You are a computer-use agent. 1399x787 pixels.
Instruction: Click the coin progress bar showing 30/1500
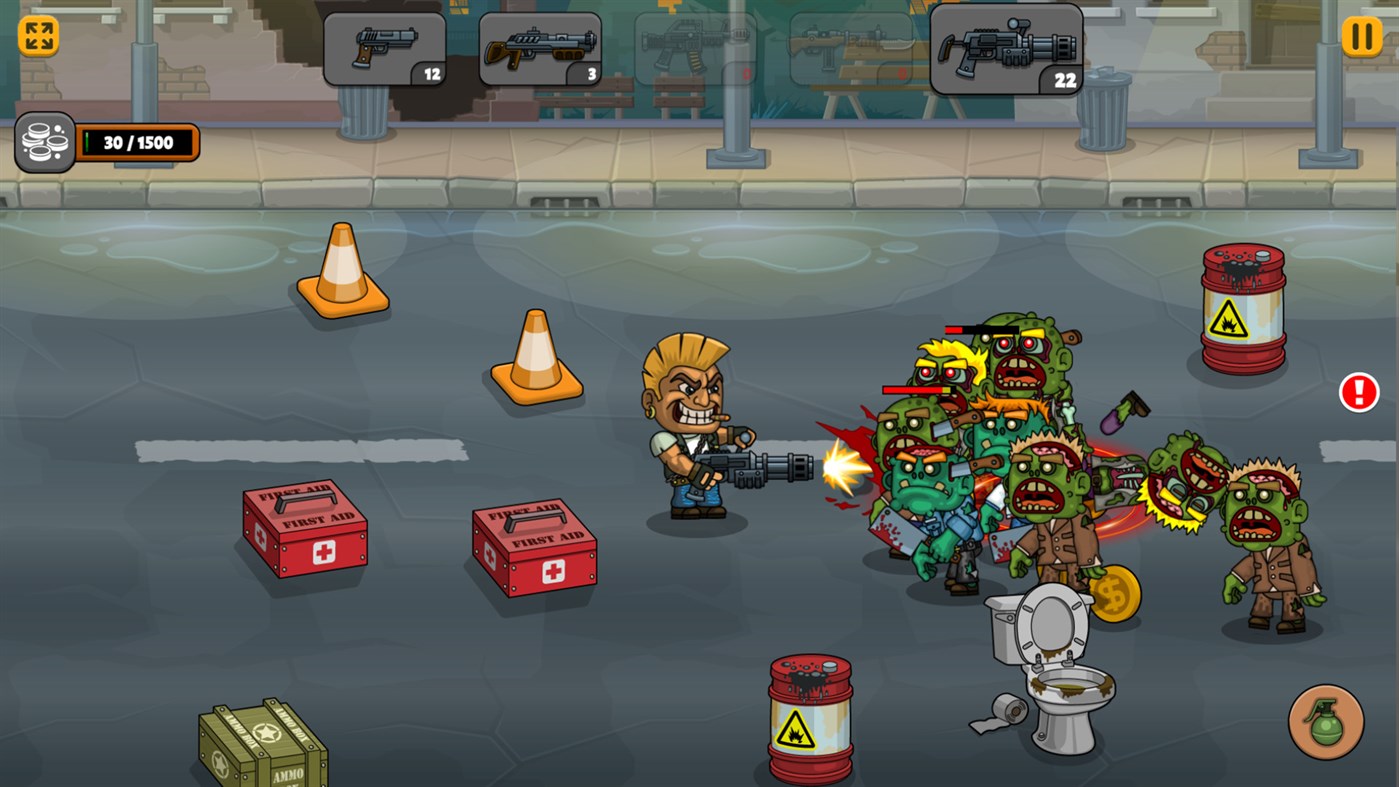coord(140,141)
